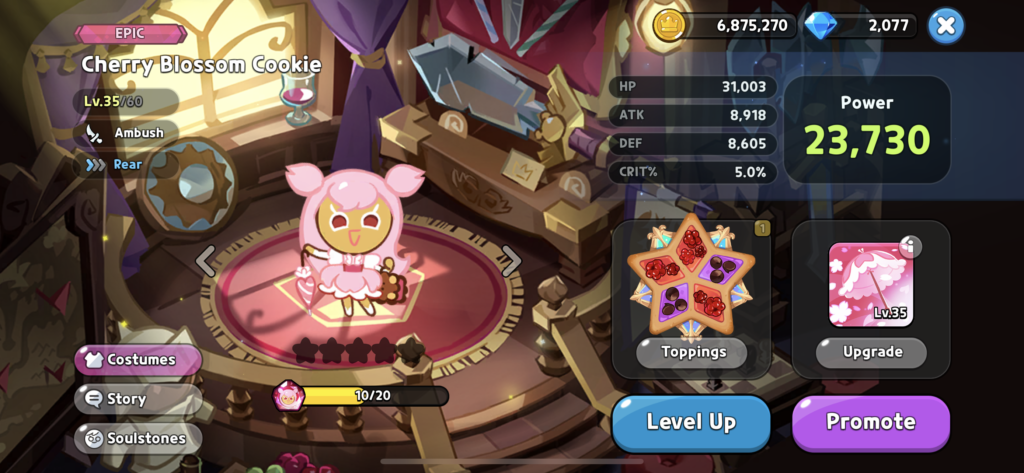This screenshot has width=1024, height=473.
Task: Open the Toppings menu
Action: pyautogui.click(x=691, y=352)
